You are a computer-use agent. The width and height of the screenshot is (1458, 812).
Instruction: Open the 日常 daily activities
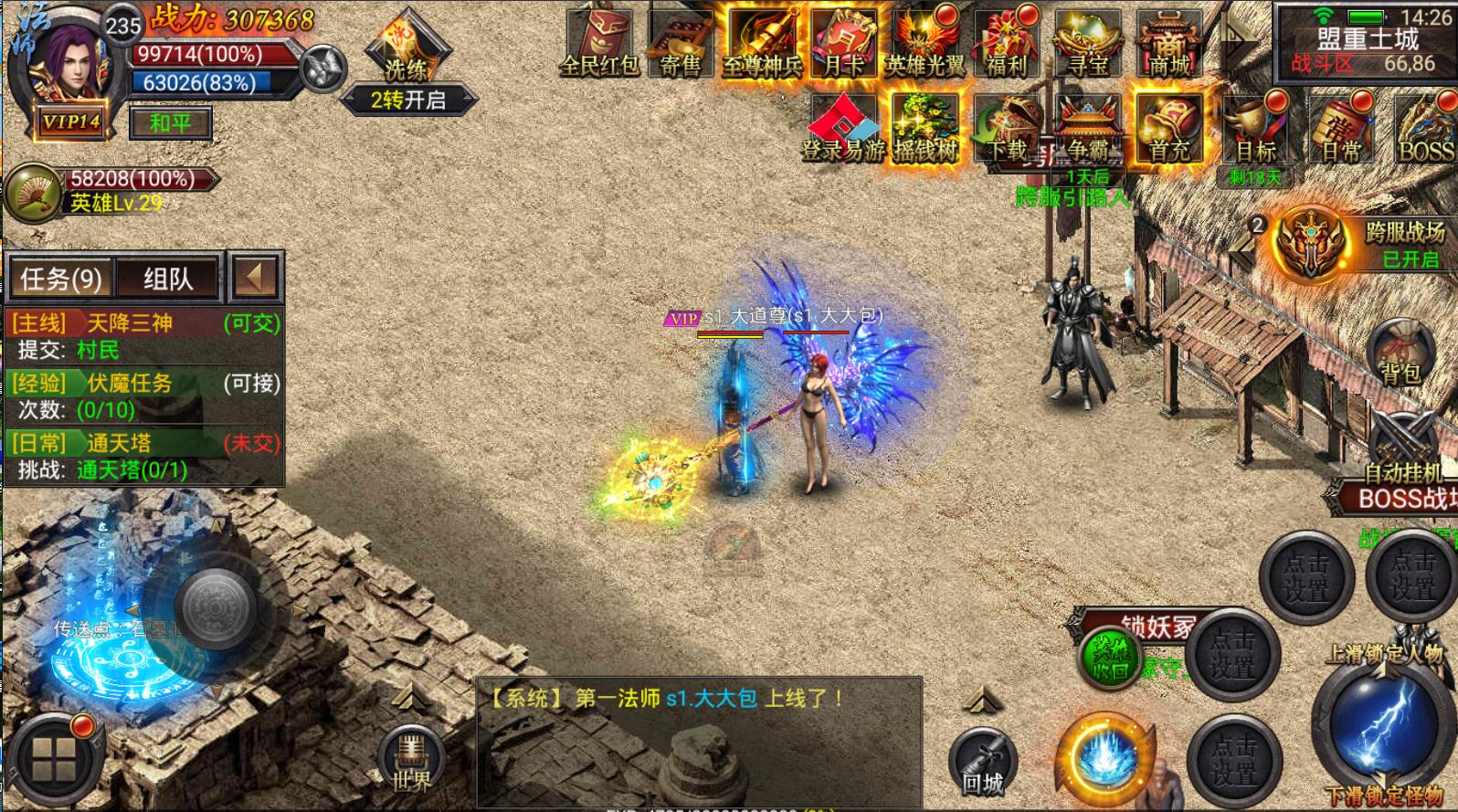coord(1341,130)
